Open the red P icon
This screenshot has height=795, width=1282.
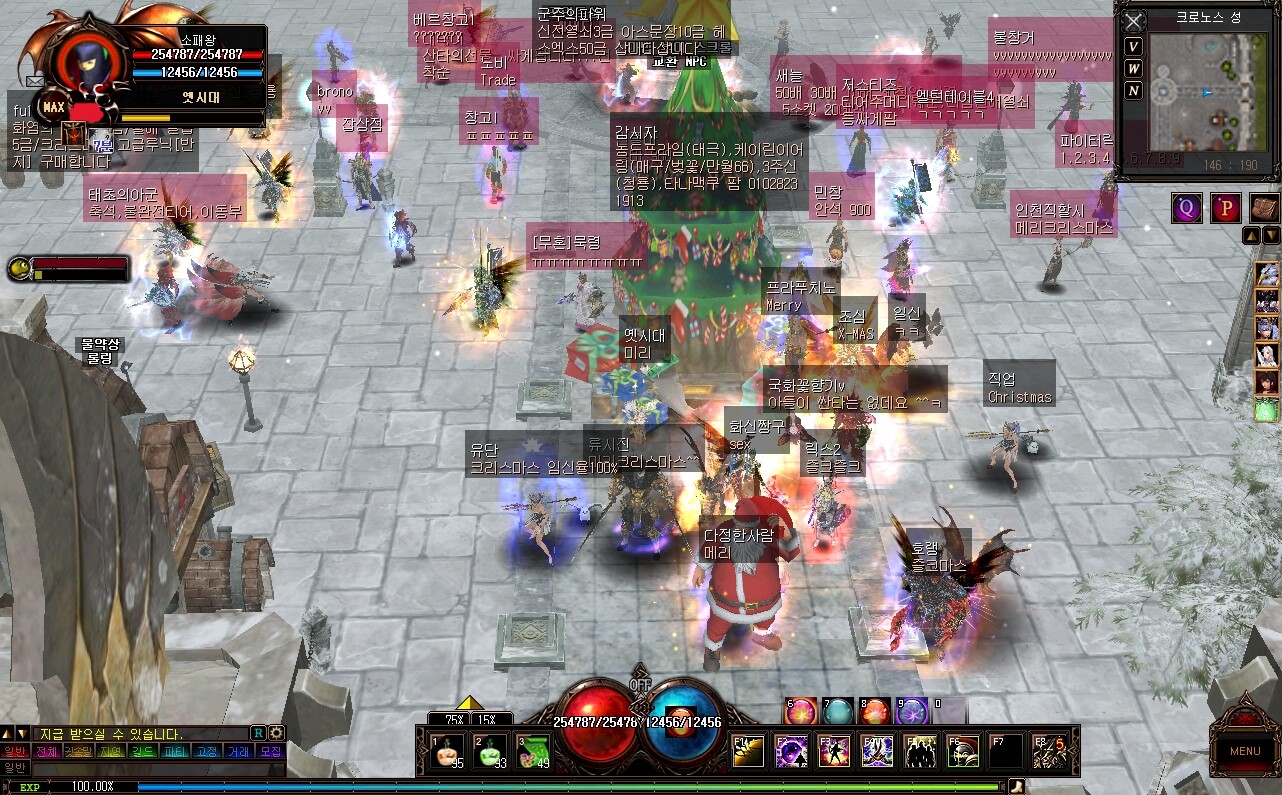(x=1225, y=208)
